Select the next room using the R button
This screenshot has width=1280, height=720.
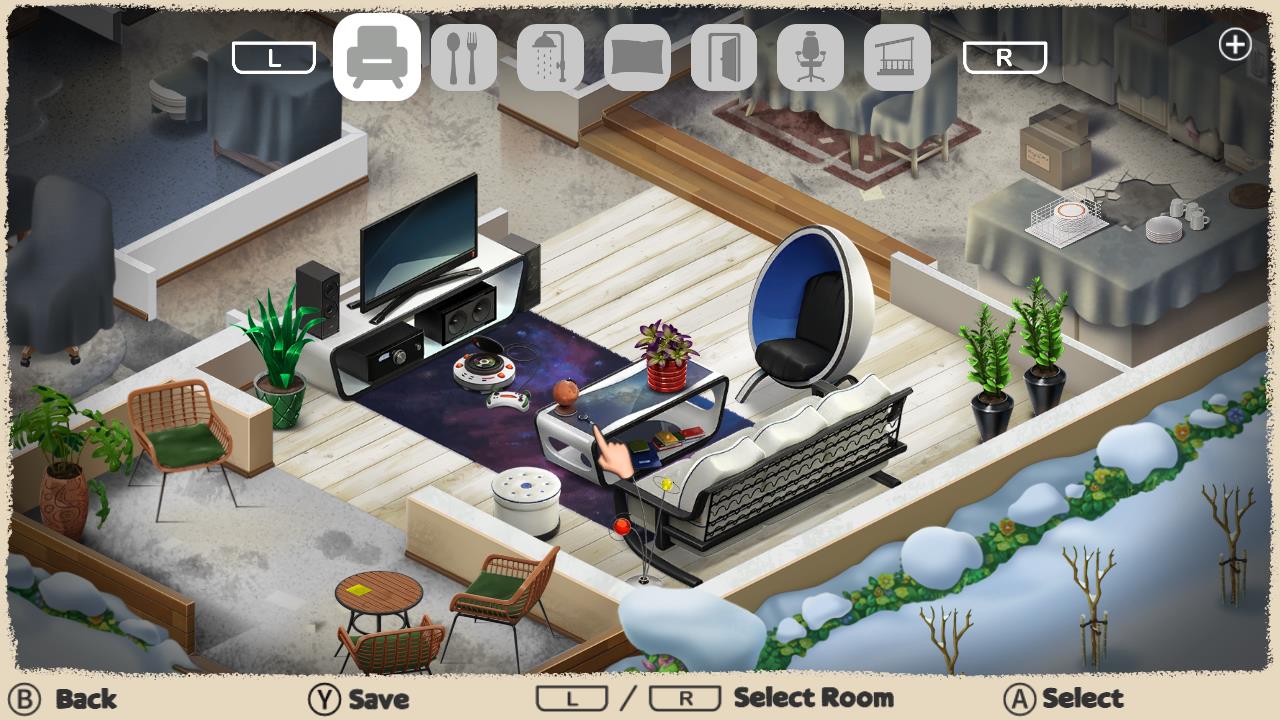point(1006,57)
